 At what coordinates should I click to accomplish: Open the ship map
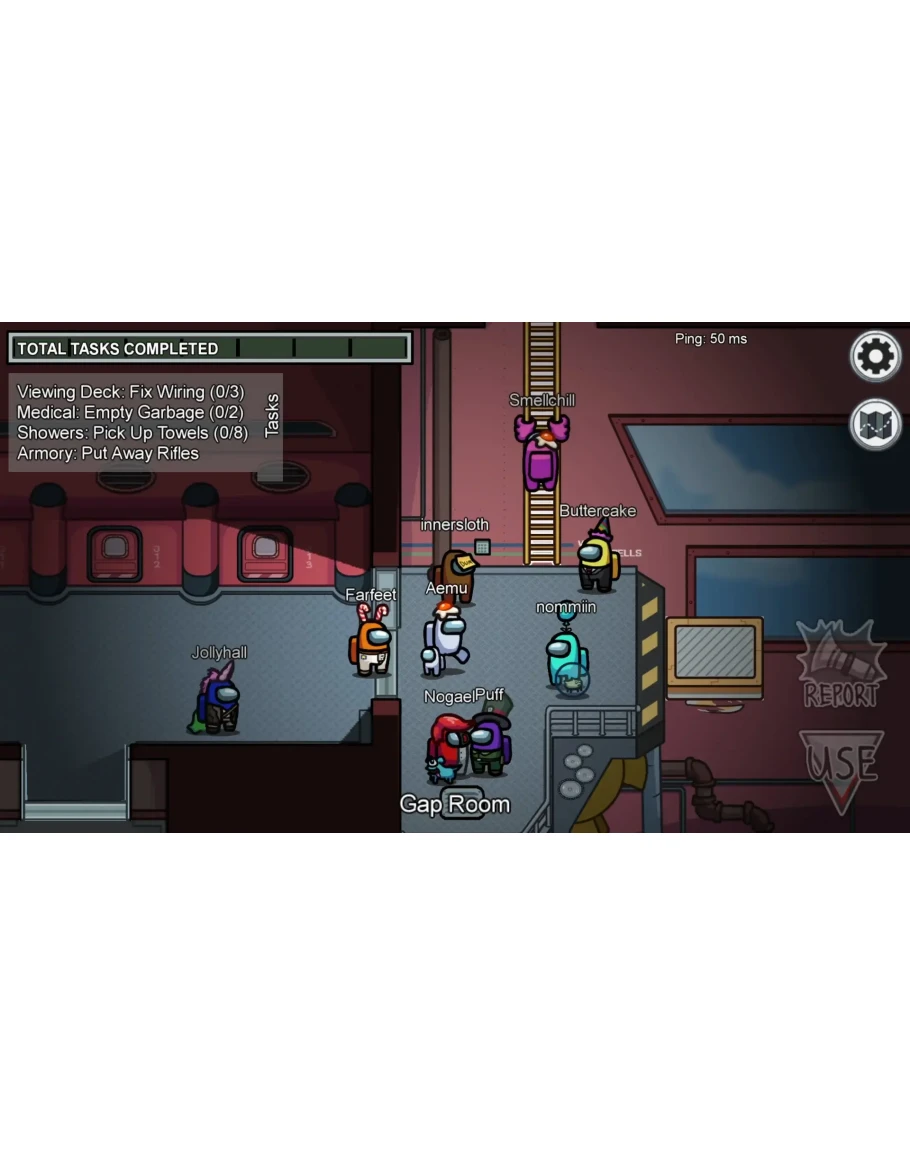(875, 424)
